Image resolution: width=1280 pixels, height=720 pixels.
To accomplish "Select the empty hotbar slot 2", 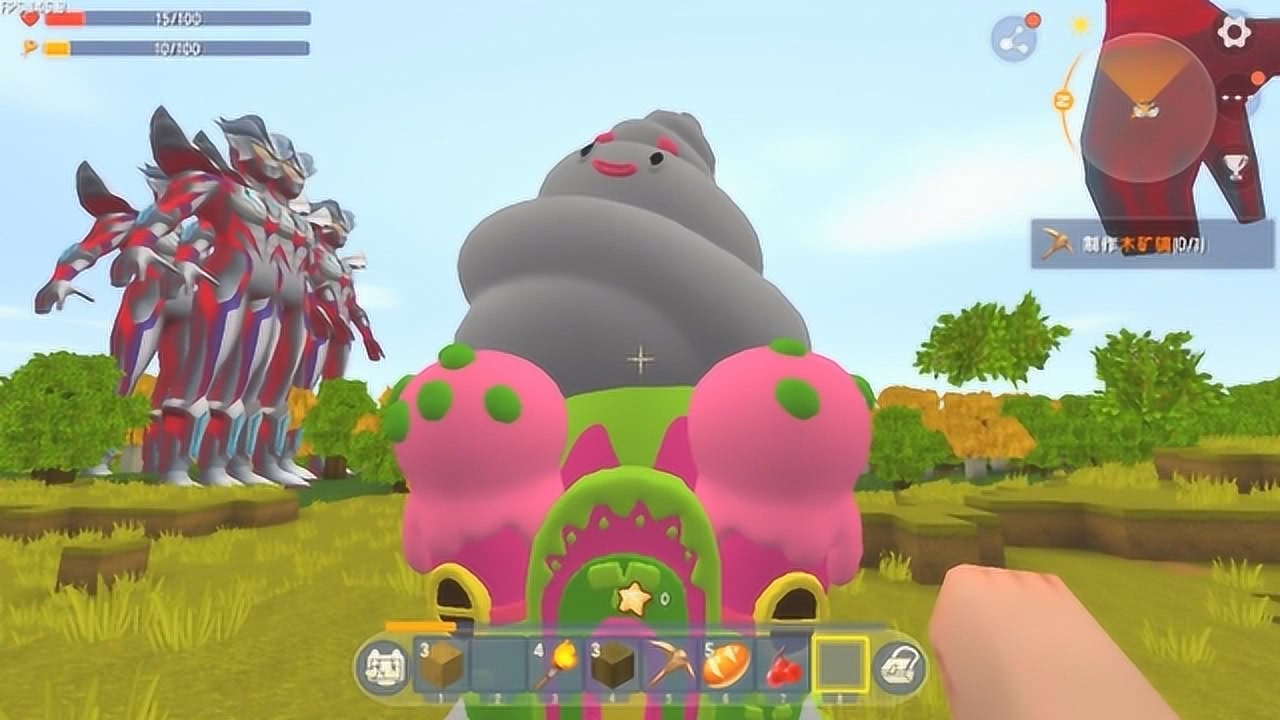I will 495,663.
